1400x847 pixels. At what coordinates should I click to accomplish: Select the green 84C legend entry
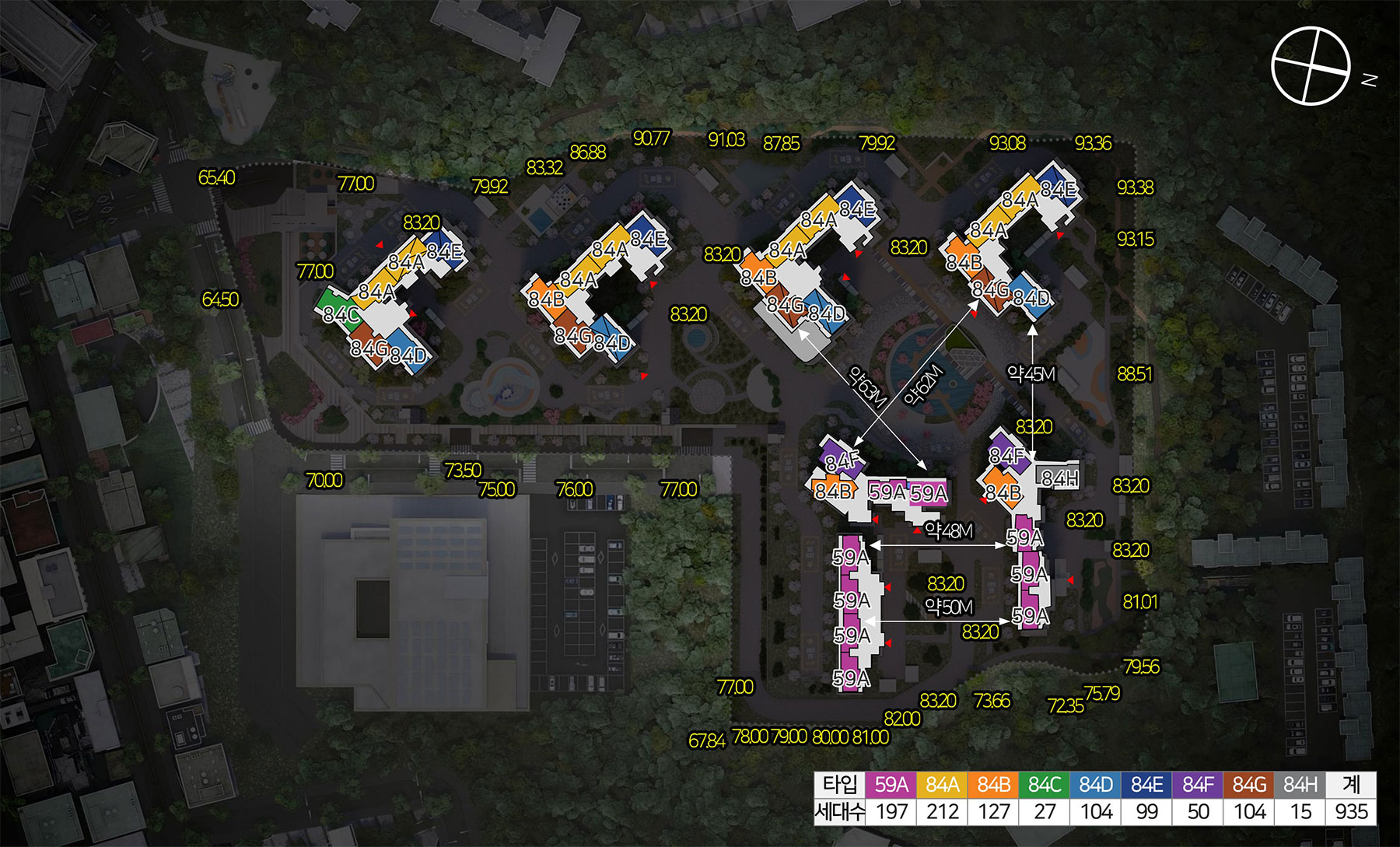(x=1045, y=785)
